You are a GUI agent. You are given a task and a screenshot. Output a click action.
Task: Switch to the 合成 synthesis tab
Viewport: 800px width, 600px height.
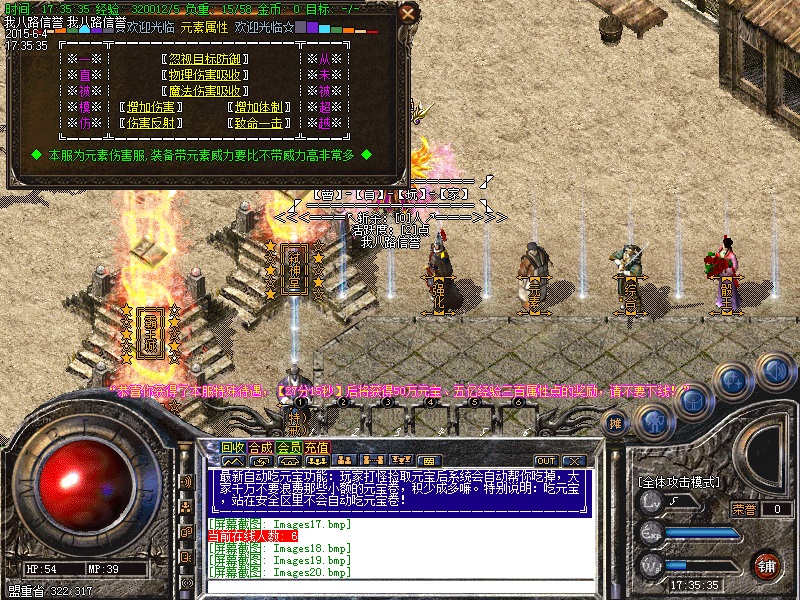point(261,447)
